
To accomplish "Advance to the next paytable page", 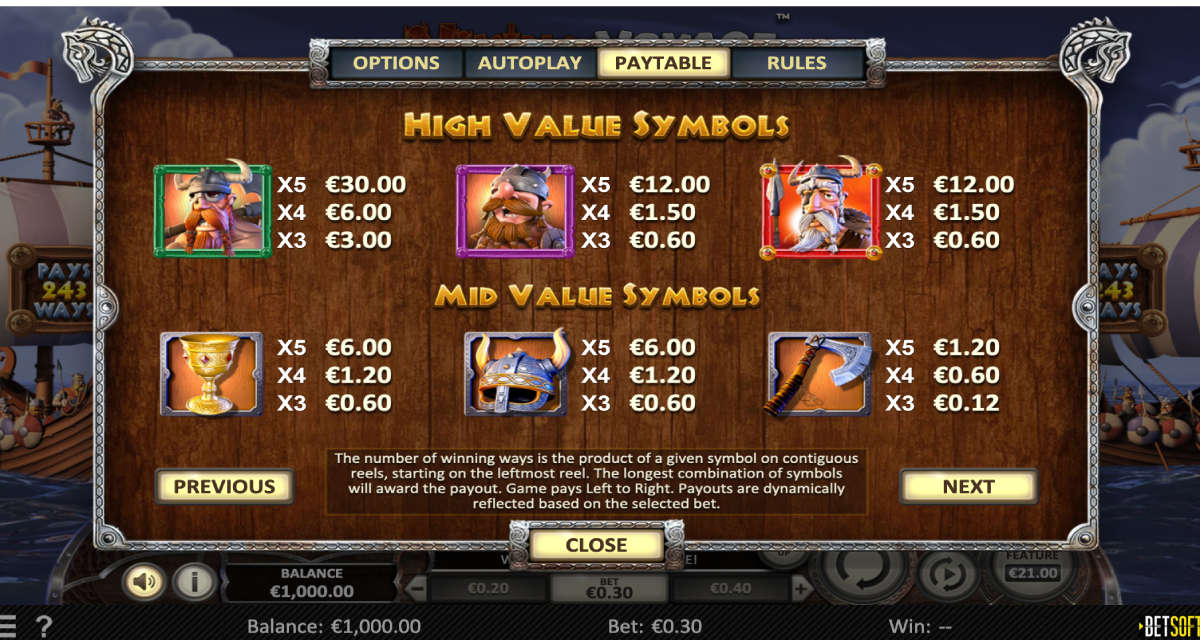I will (968, 487).
